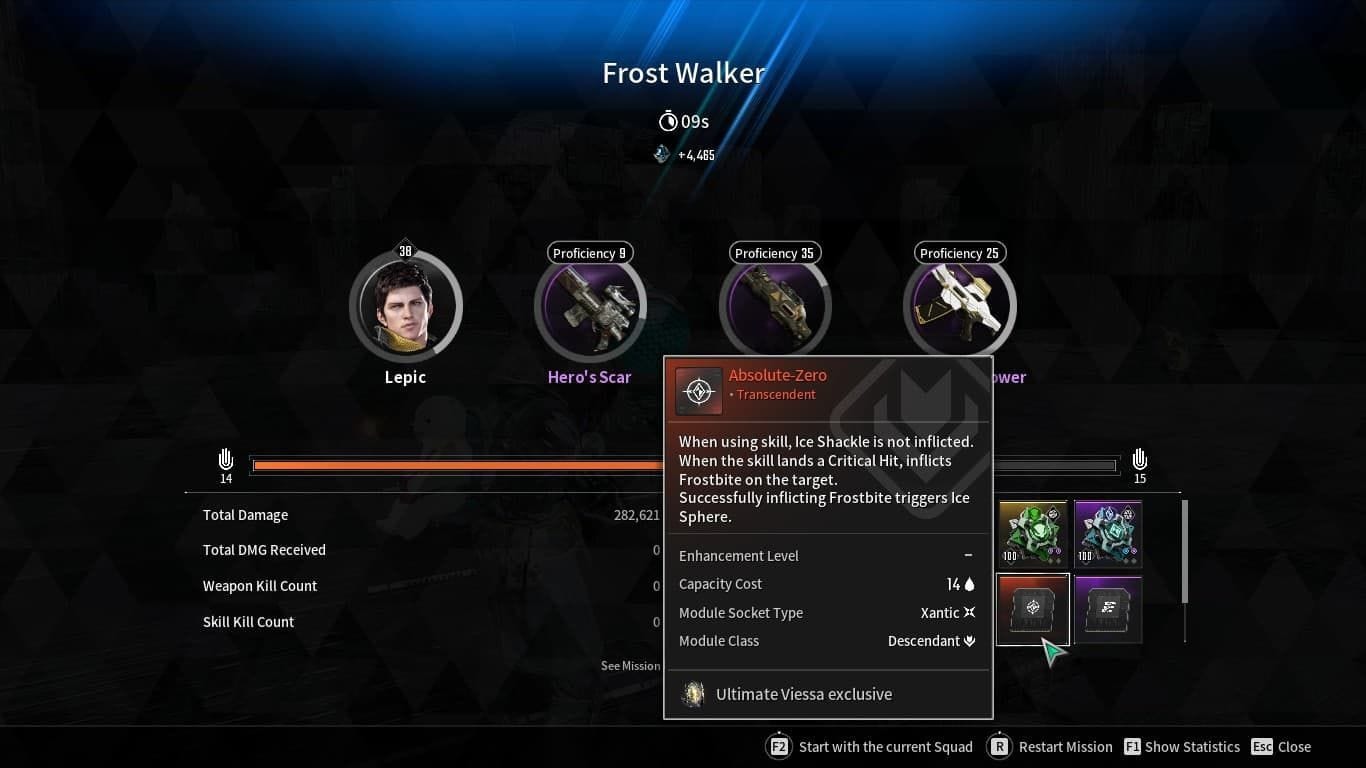Expand the See Mission details link
This screenshot has width=1366, height=768.
pyautogui.click(x=630, y=665)
